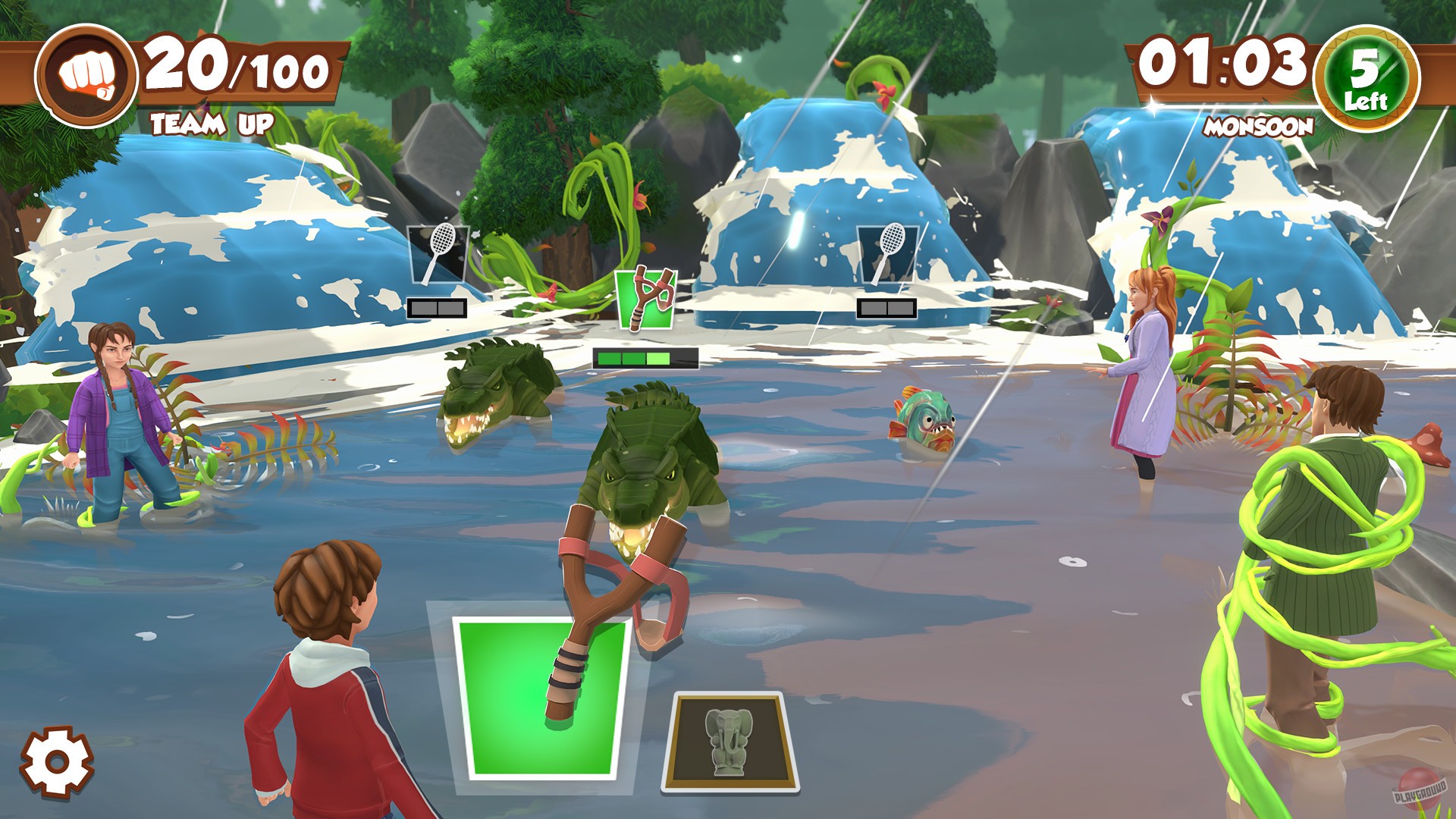Toggle the right racket's ammo indicator

click(x=886, y=307)
